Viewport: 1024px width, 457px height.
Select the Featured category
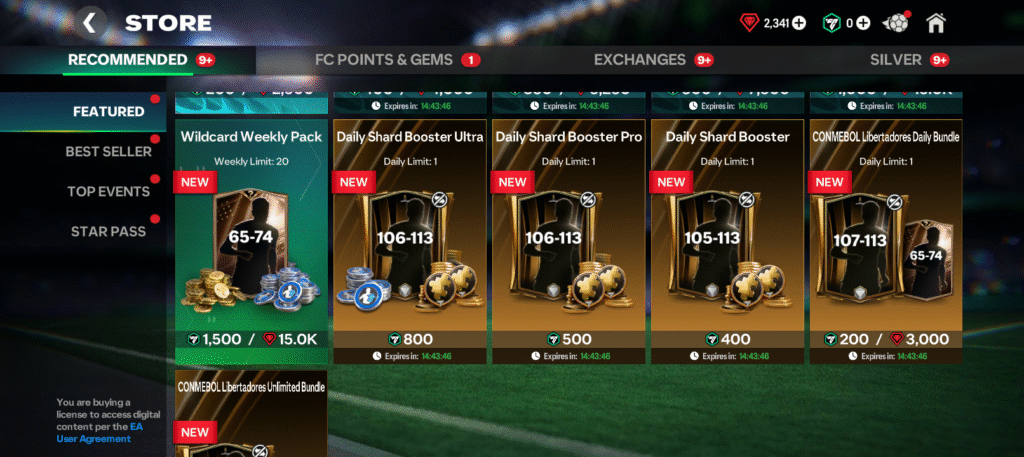108,112
